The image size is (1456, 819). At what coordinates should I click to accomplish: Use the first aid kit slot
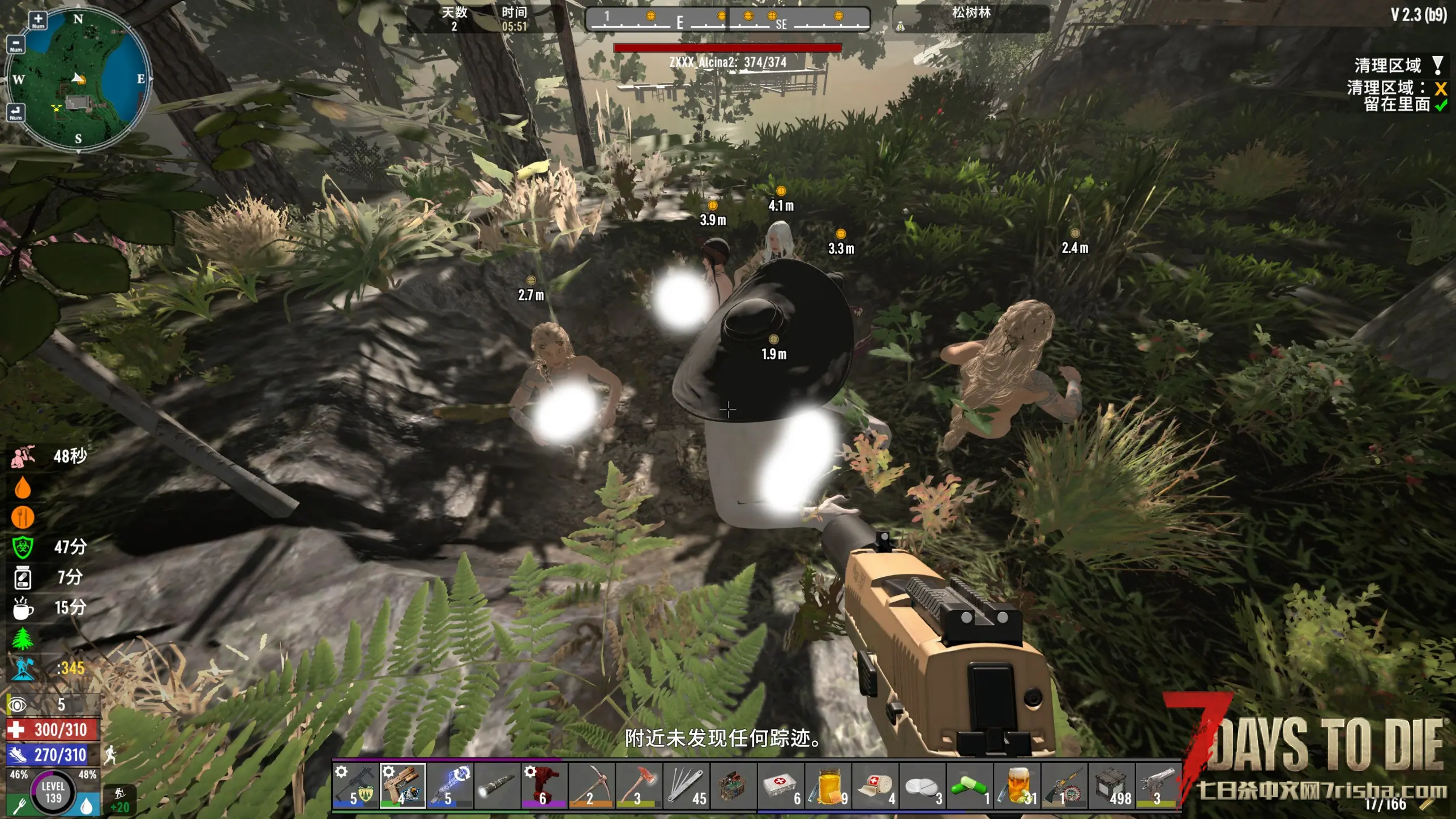781,786
